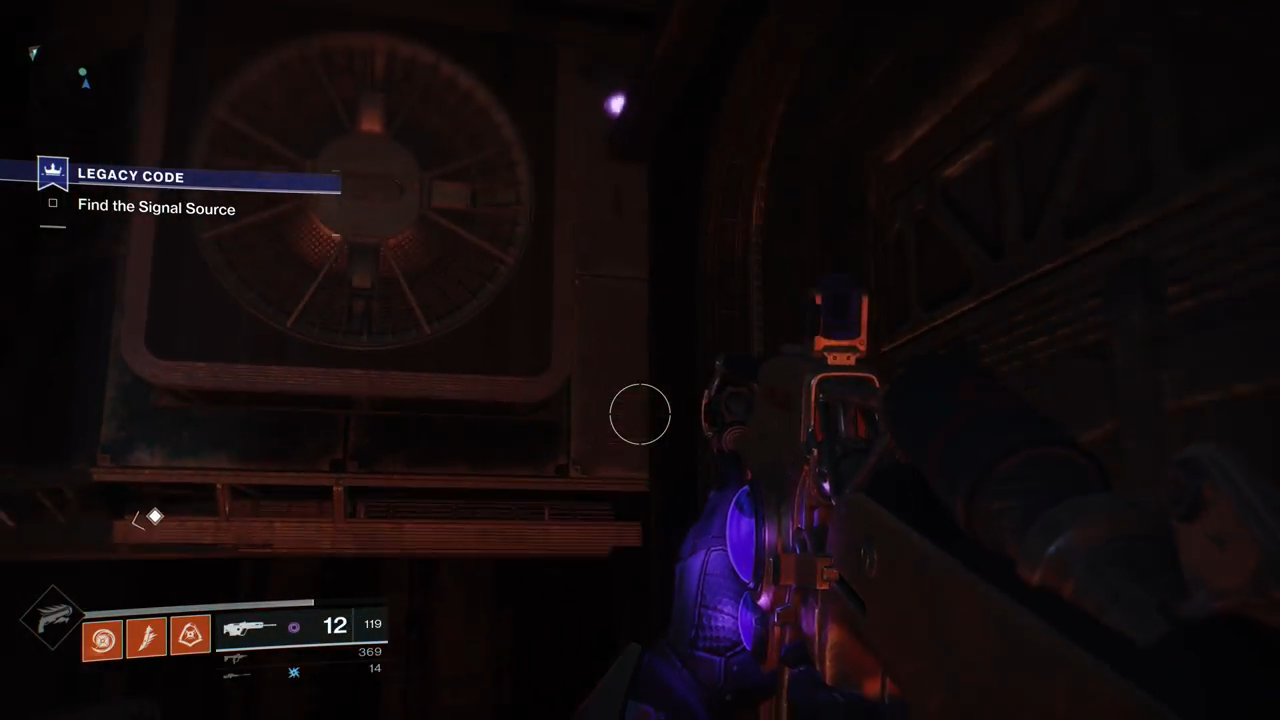1280x720 pixels.
Task: Use the swirl grenade ability icon
Action: pyautogui.click(x=101, y=638)
